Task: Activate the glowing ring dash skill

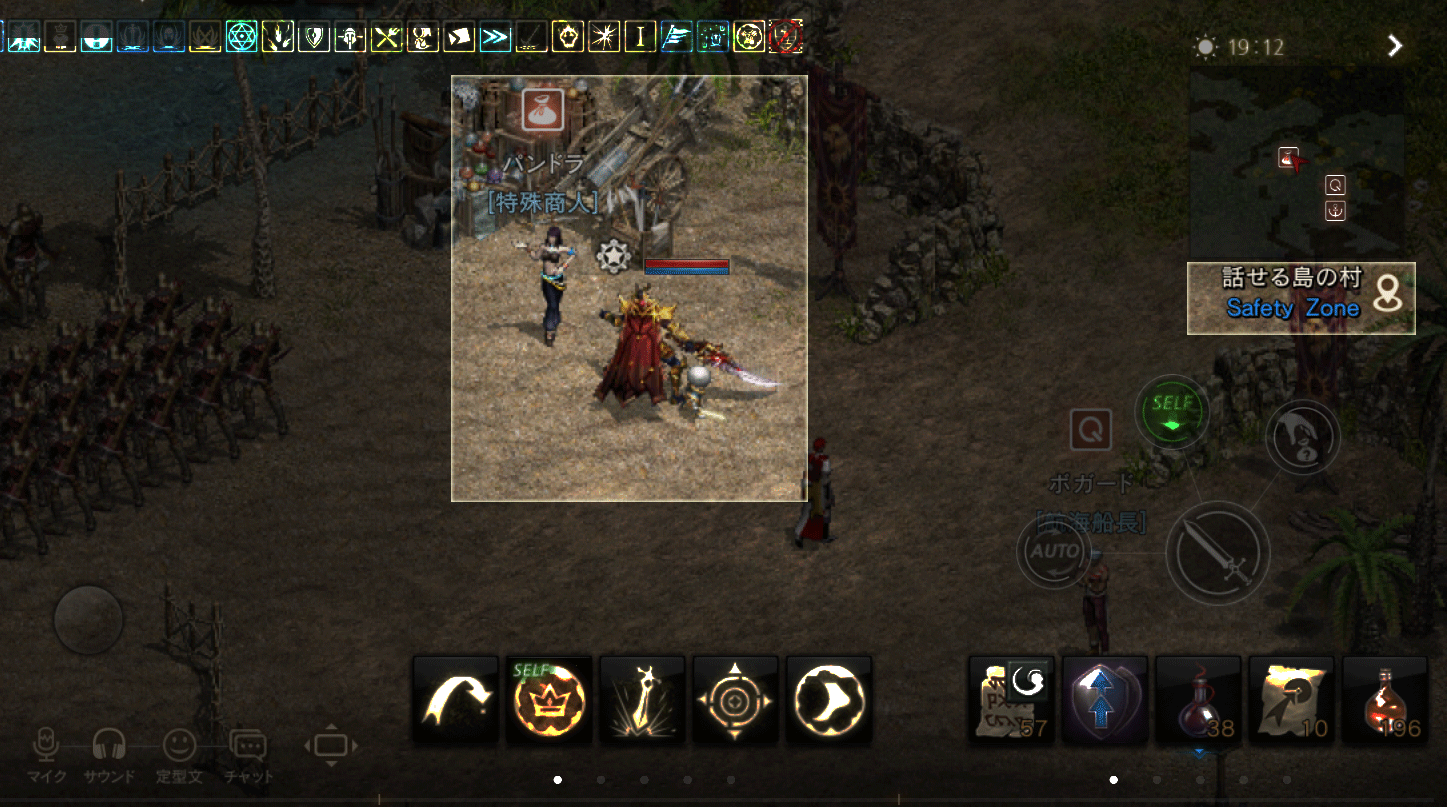Action: point(829,699)
